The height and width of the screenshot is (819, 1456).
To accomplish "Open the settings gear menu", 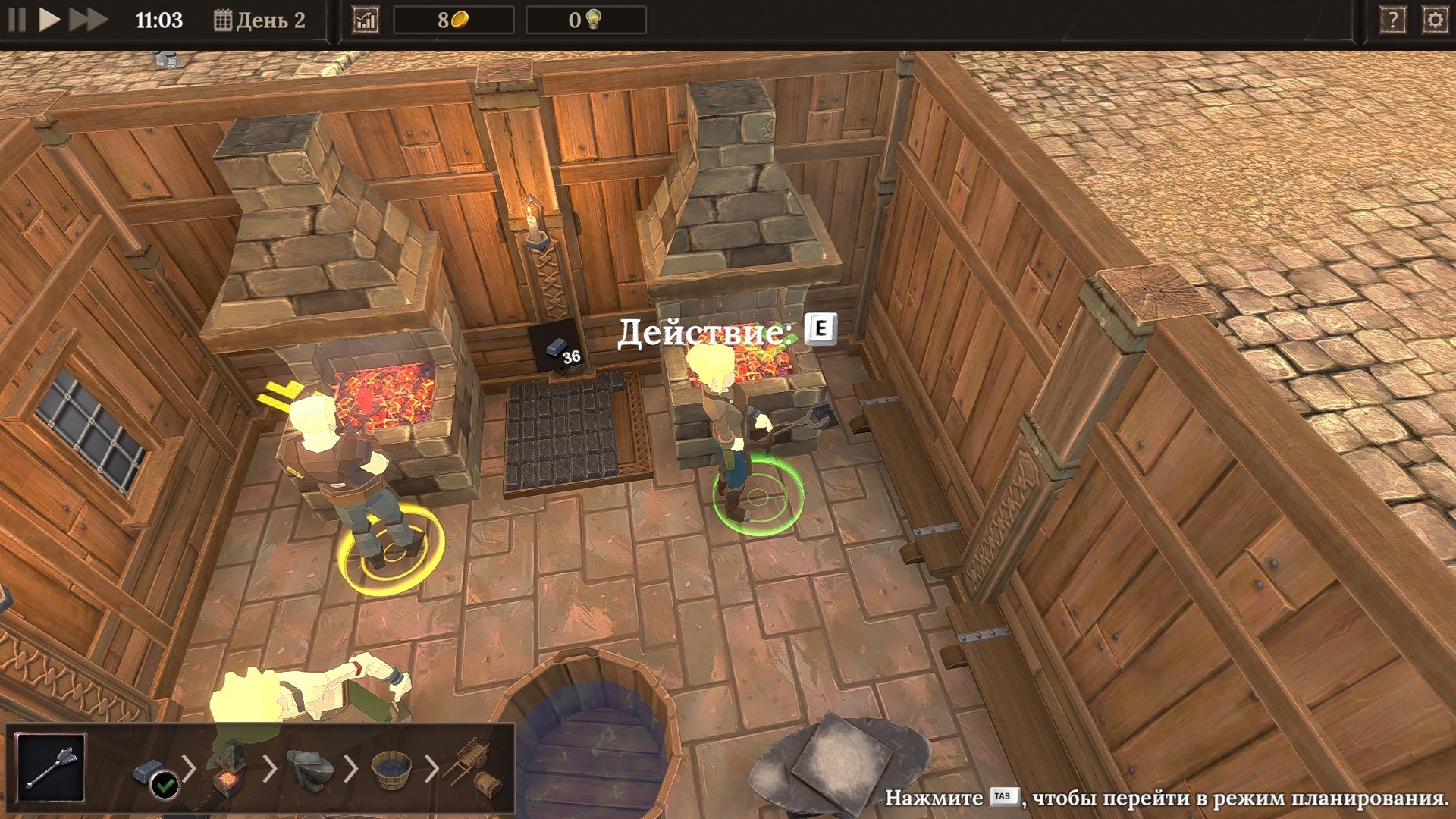I will [1435, 20].
